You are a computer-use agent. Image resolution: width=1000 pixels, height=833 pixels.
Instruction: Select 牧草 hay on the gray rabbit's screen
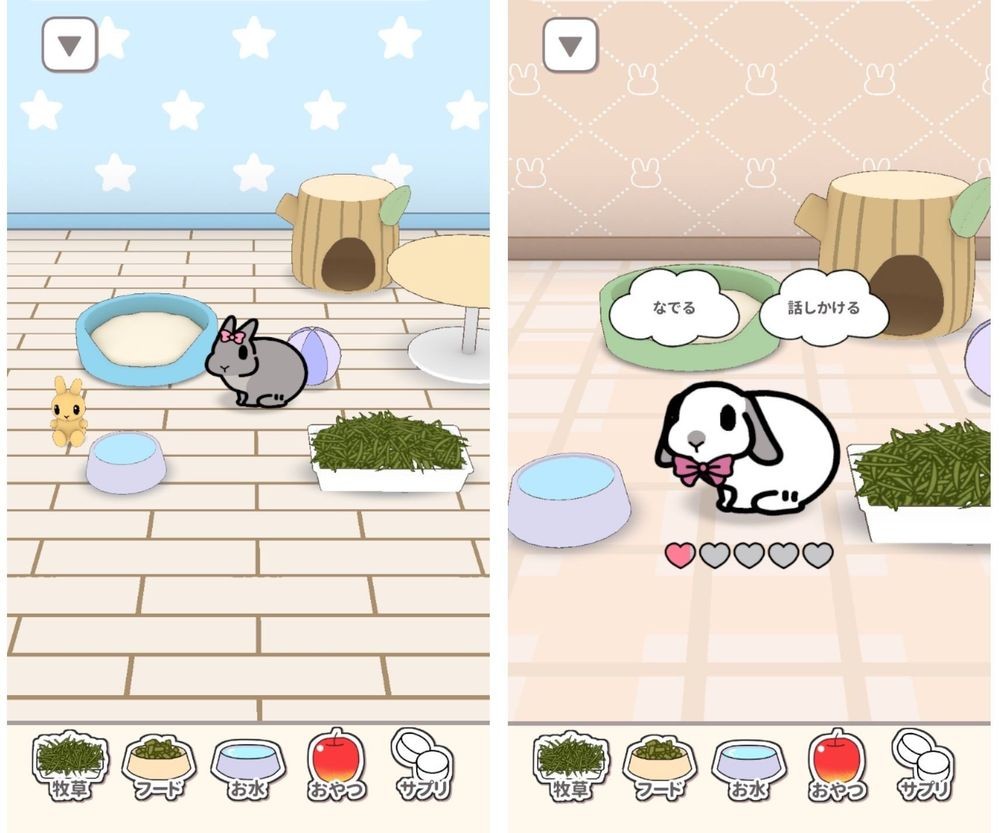click(x=69, y=766)
